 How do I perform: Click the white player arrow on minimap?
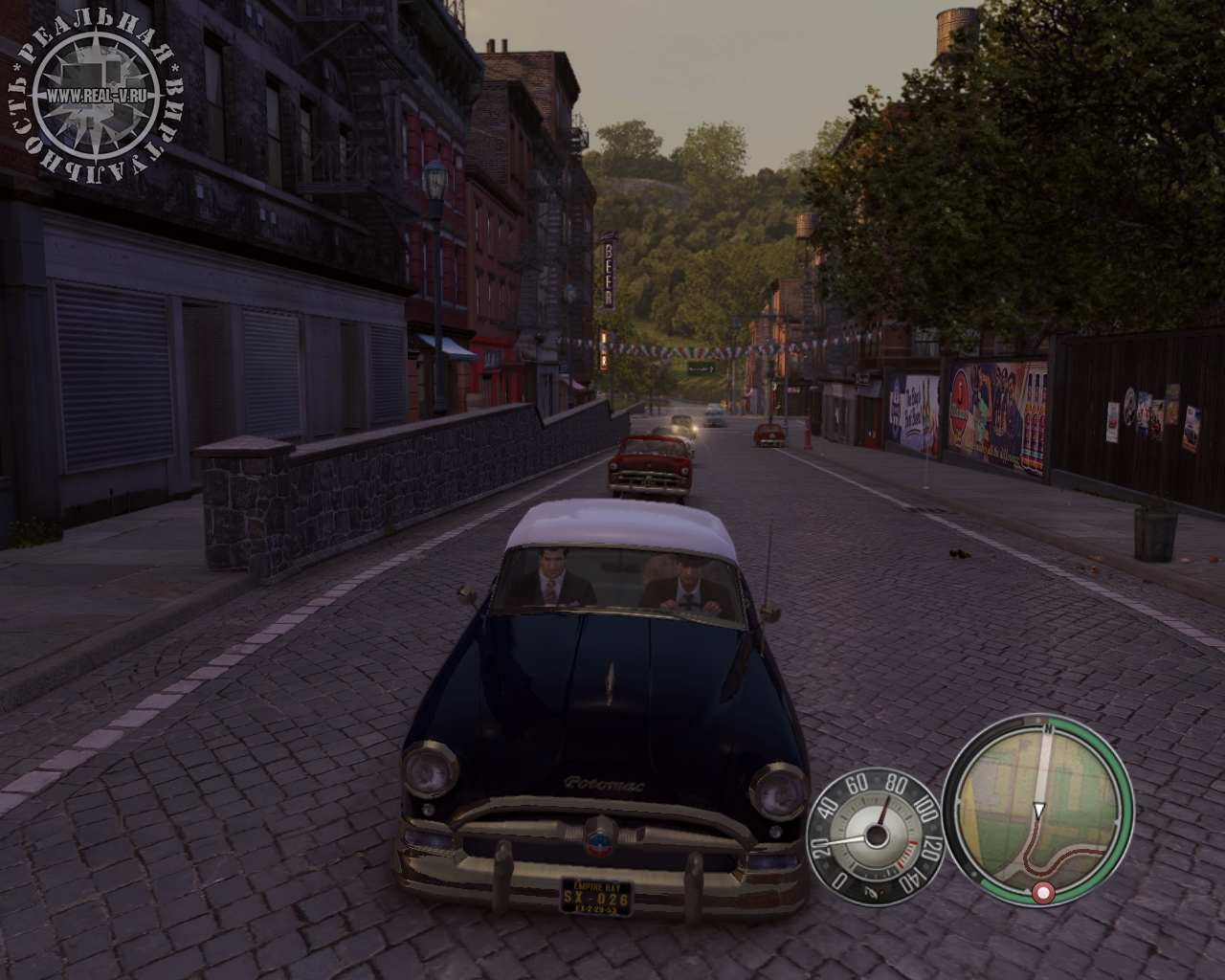tap(1039, 813)
